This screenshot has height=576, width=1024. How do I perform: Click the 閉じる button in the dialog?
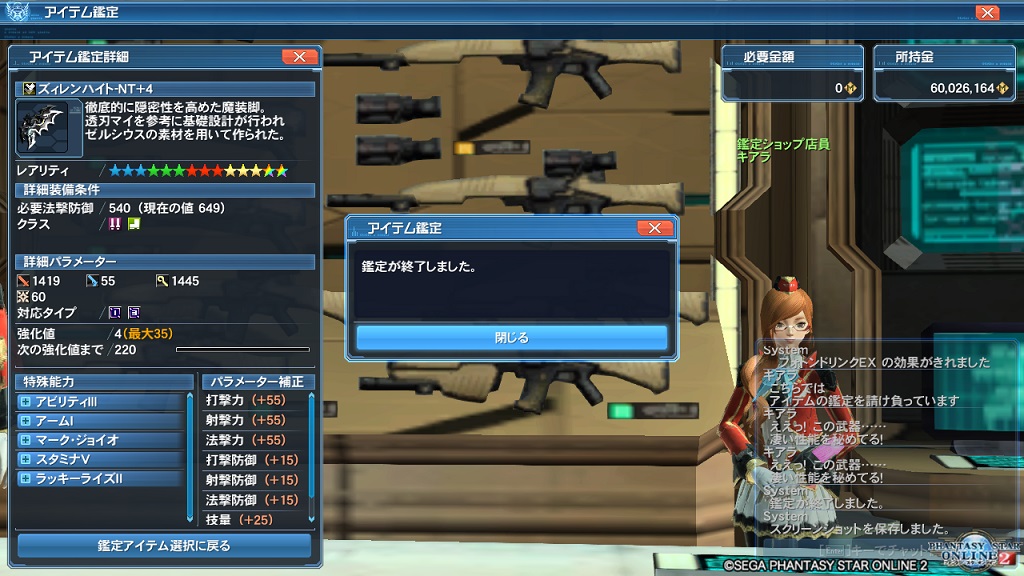click(x=511, y=337)
